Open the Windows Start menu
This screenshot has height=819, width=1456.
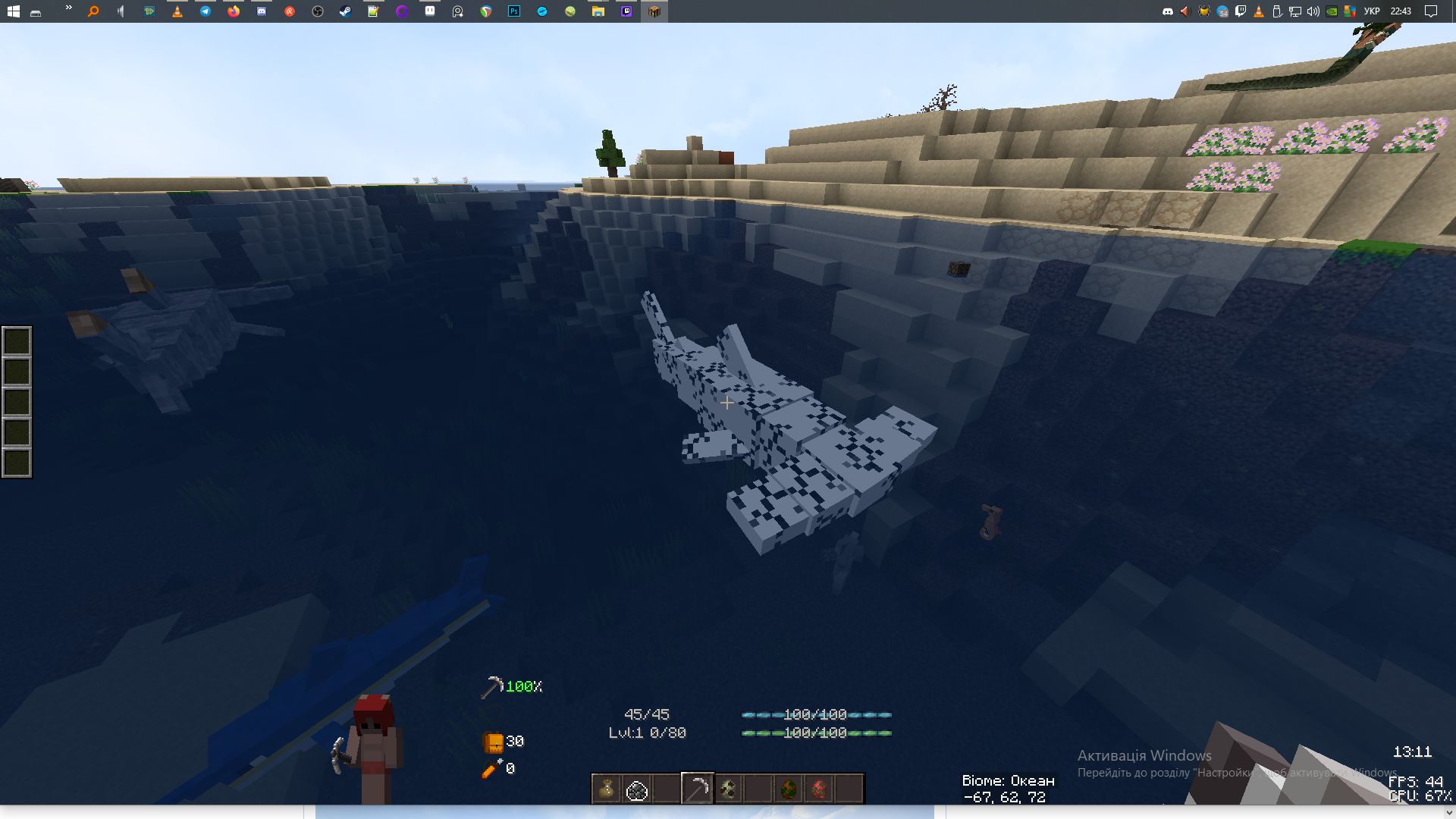coord(14,11)
